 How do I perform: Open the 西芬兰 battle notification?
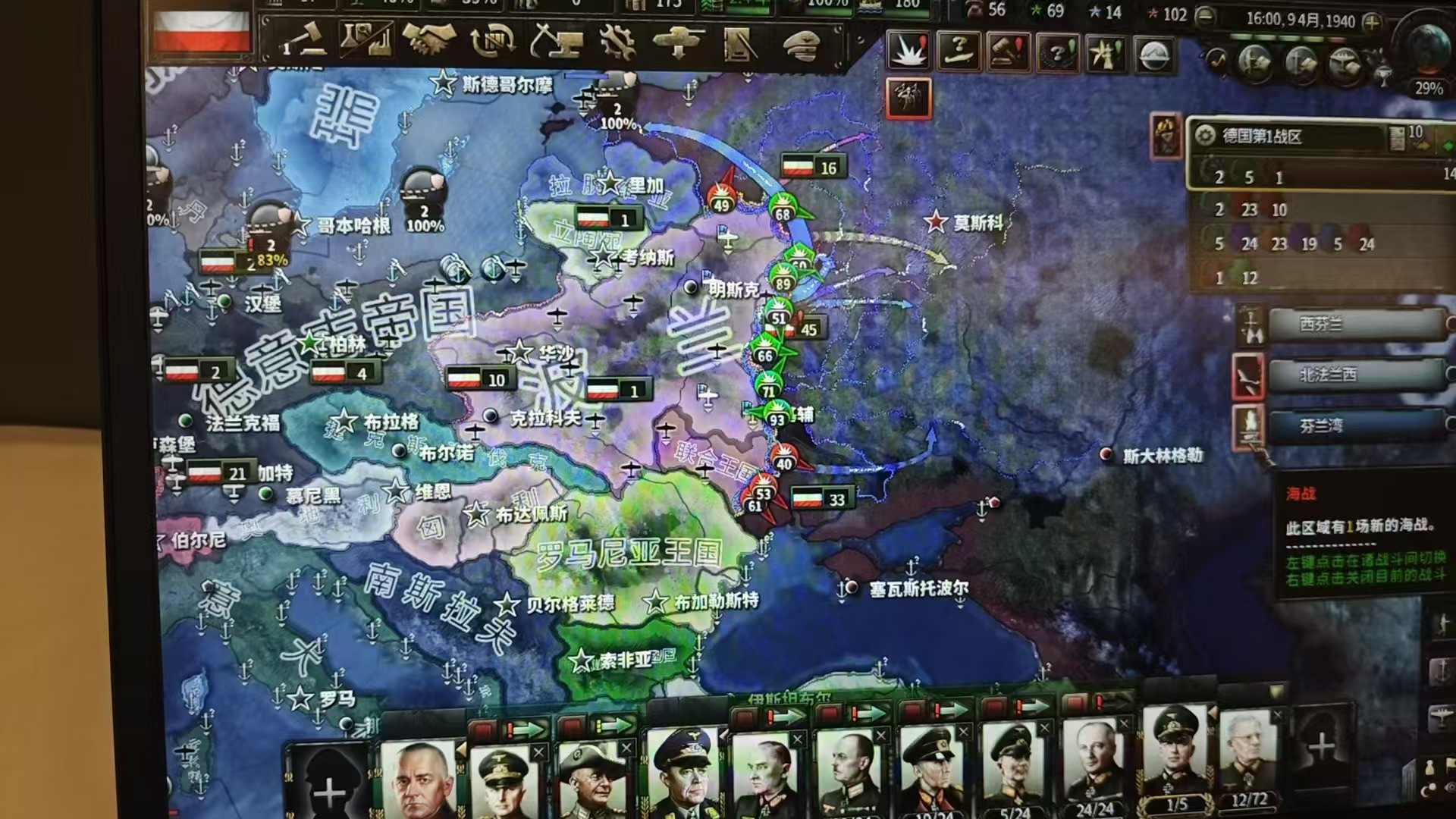click(1357, 325)
